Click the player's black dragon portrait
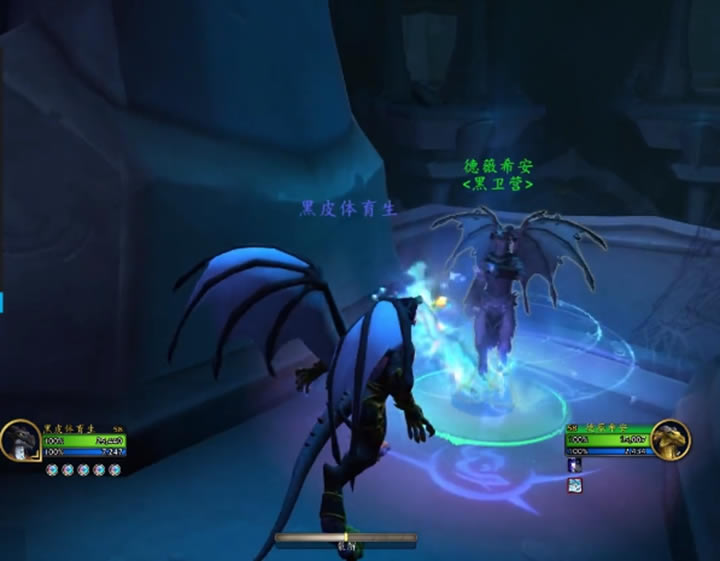 21,441
